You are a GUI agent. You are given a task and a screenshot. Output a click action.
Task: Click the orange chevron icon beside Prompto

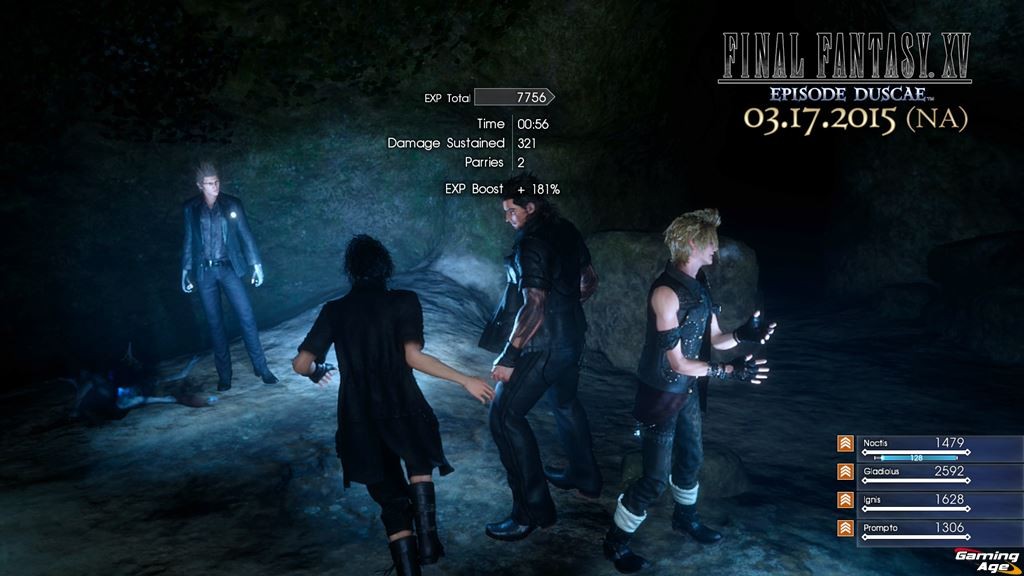(x=845, y=528)
